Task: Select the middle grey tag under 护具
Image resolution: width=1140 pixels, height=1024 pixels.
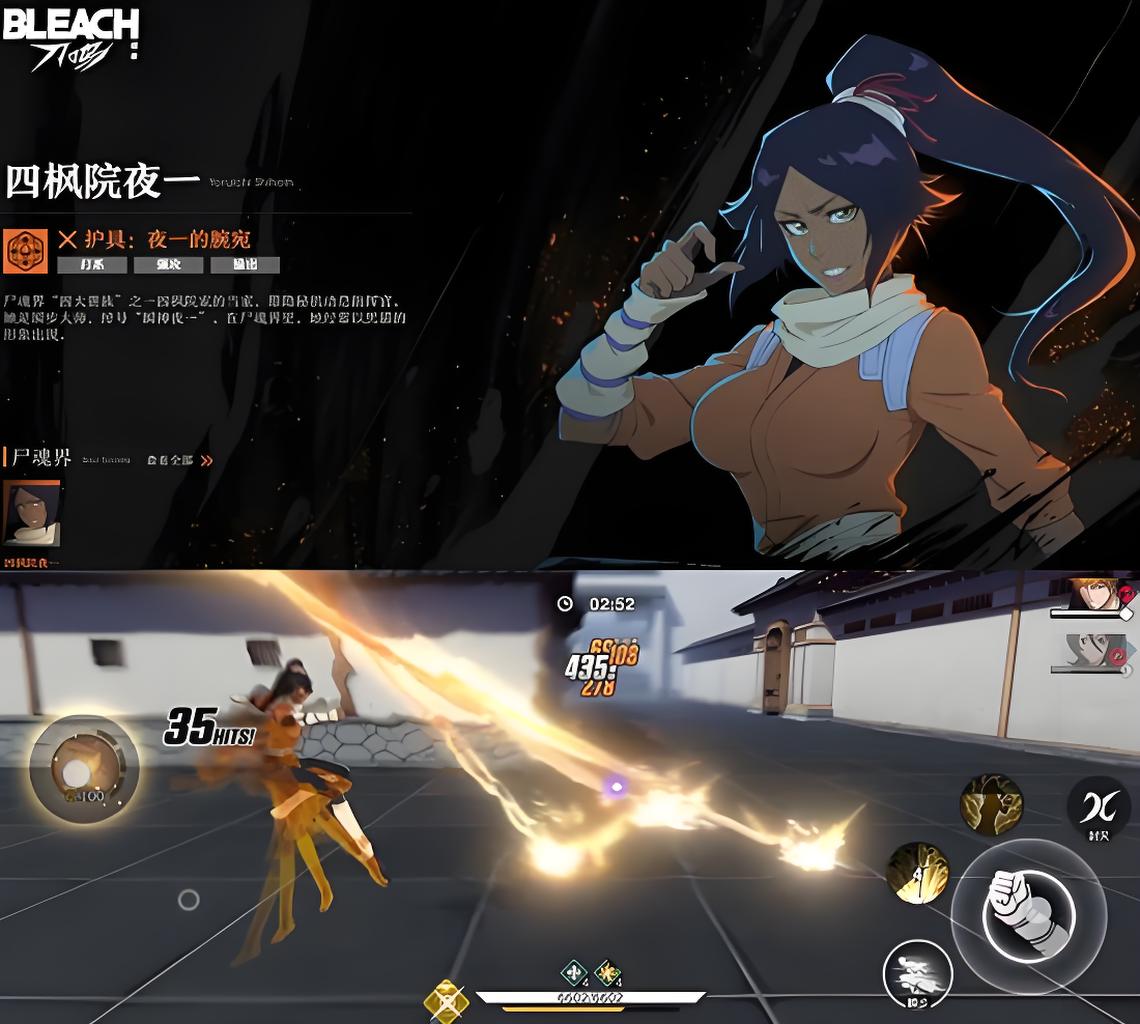Action: click(168, 265)
